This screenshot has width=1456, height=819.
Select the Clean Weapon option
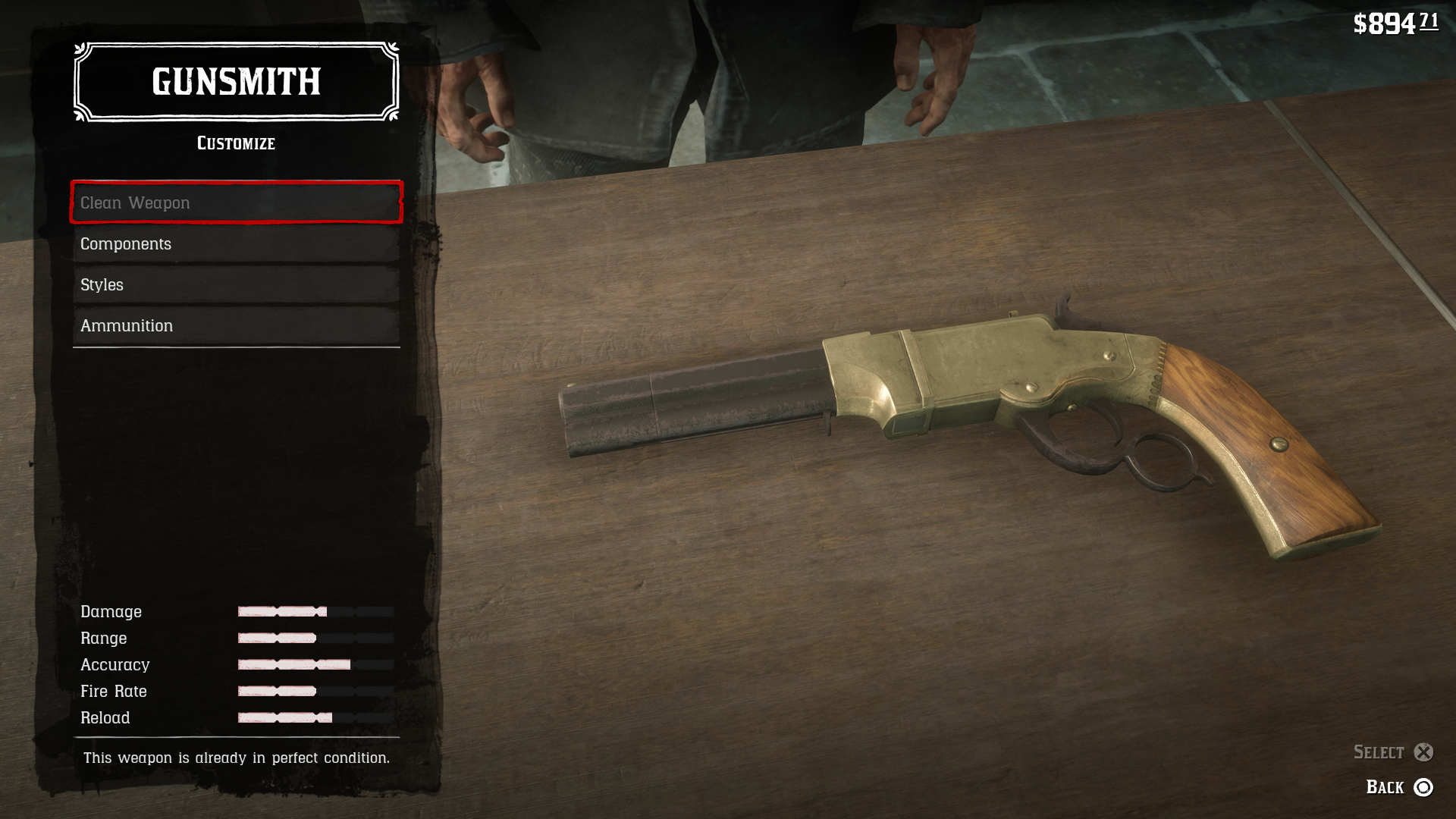tap(236, 202)
